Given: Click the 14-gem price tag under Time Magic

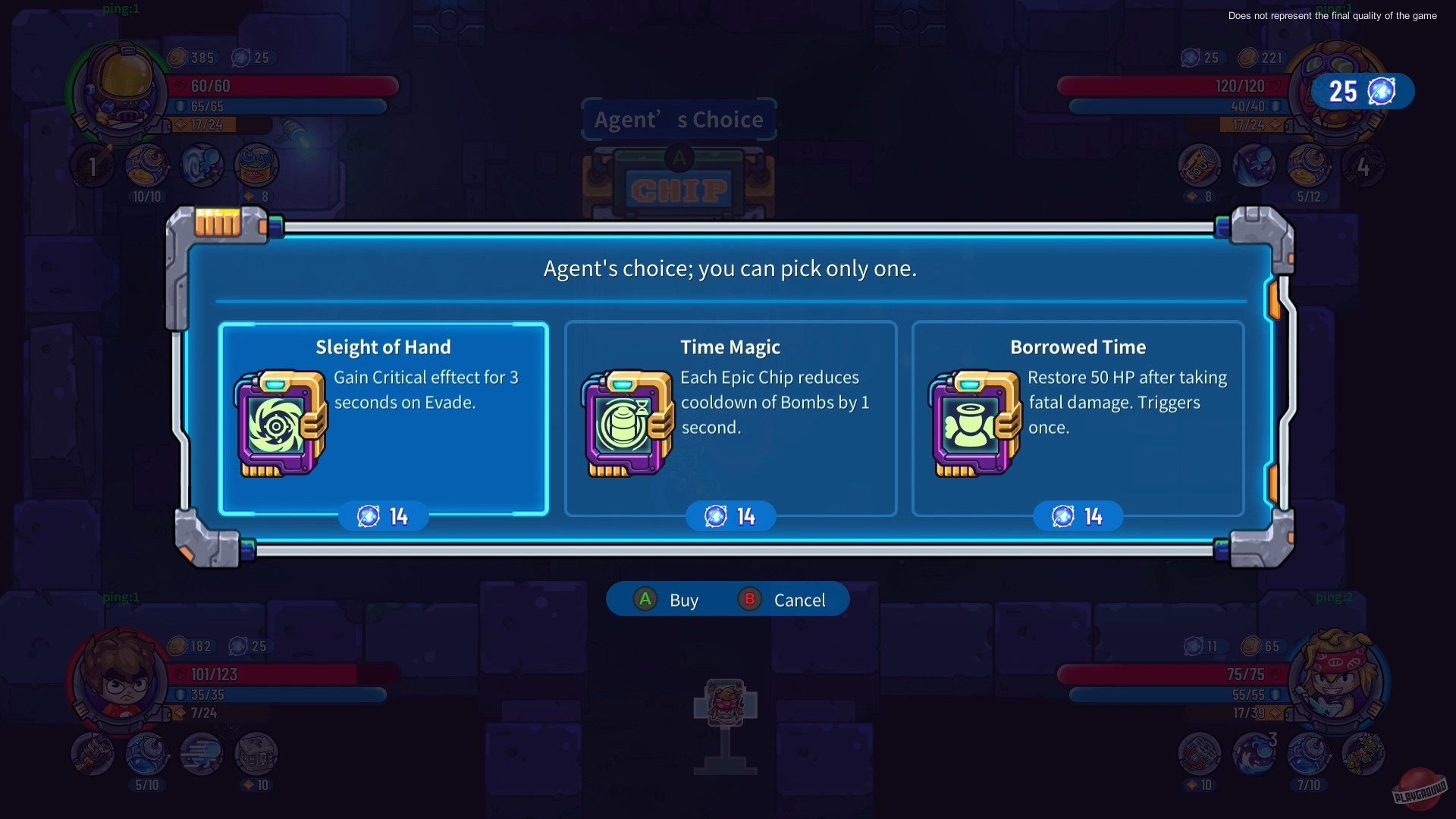Looking at the screenshot, I should (730, 516).
